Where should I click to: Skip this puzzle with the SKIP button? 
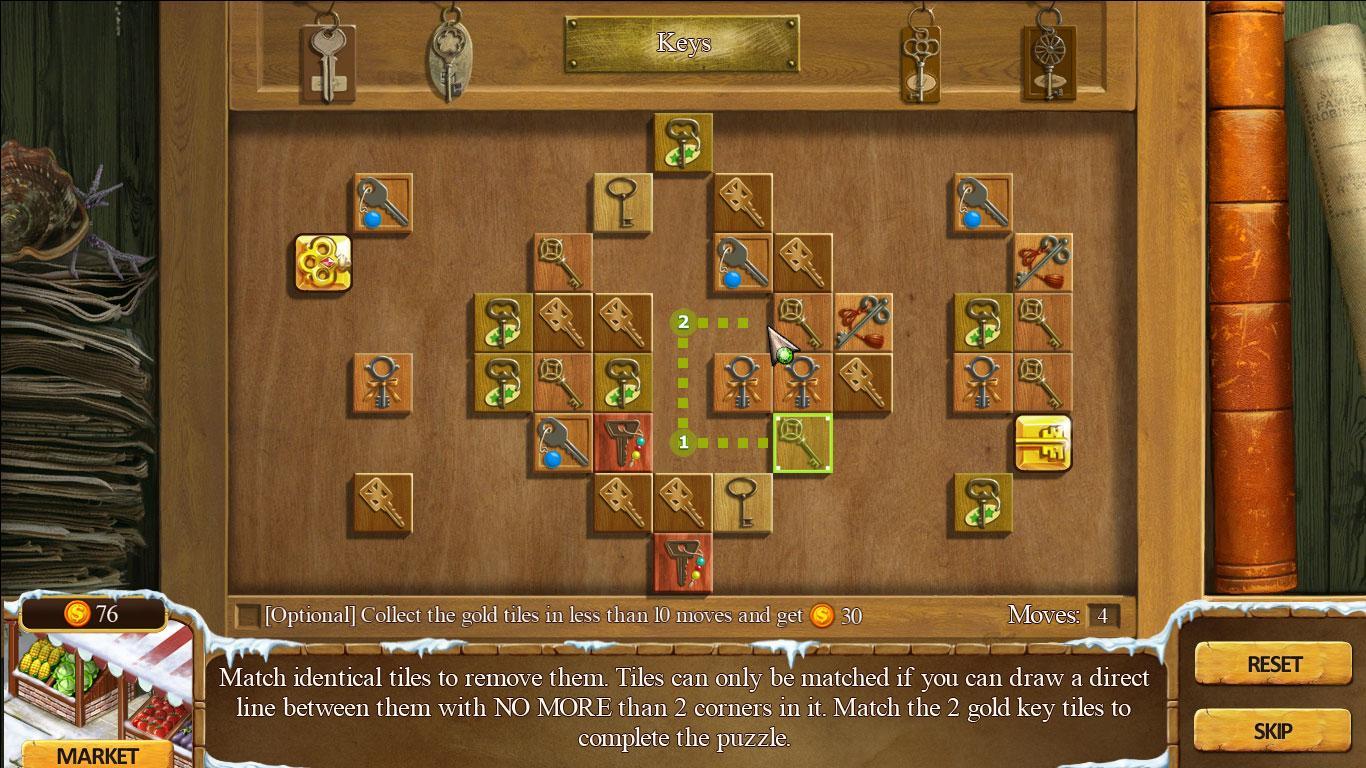tap(1272, 731)
